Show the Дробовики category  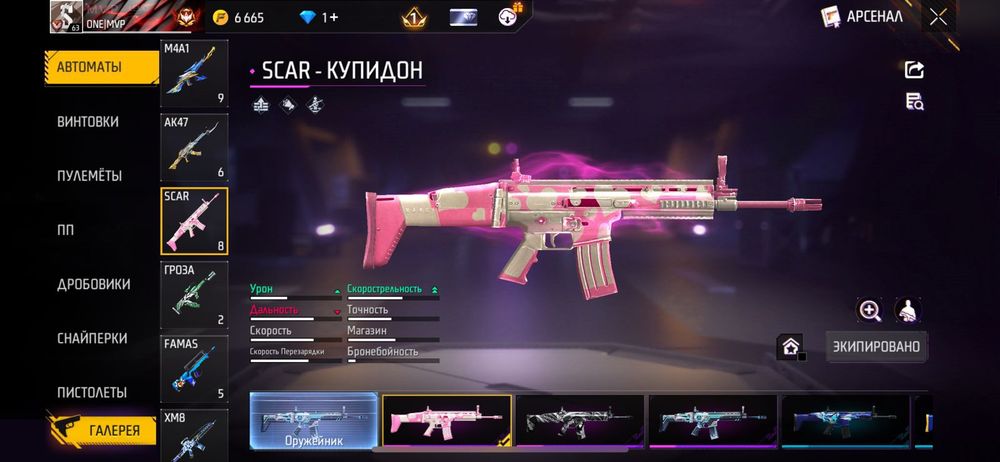coord(94,284)
